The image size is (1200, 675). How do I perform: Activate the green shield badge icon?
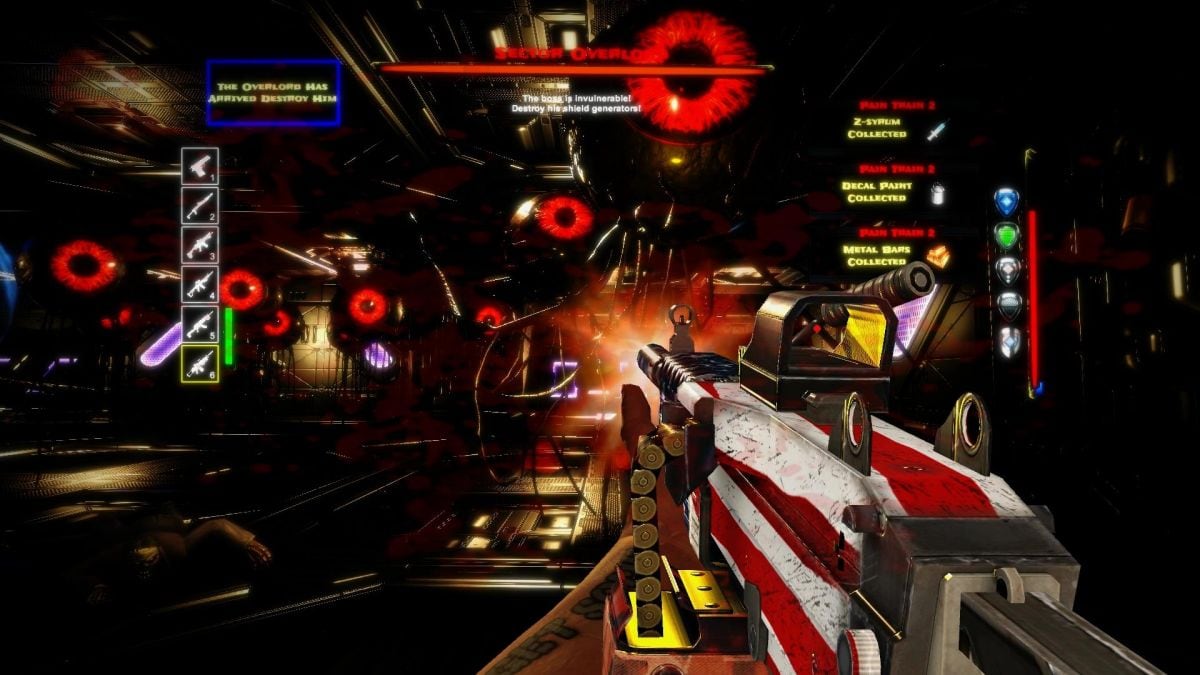coord(1006,235)
